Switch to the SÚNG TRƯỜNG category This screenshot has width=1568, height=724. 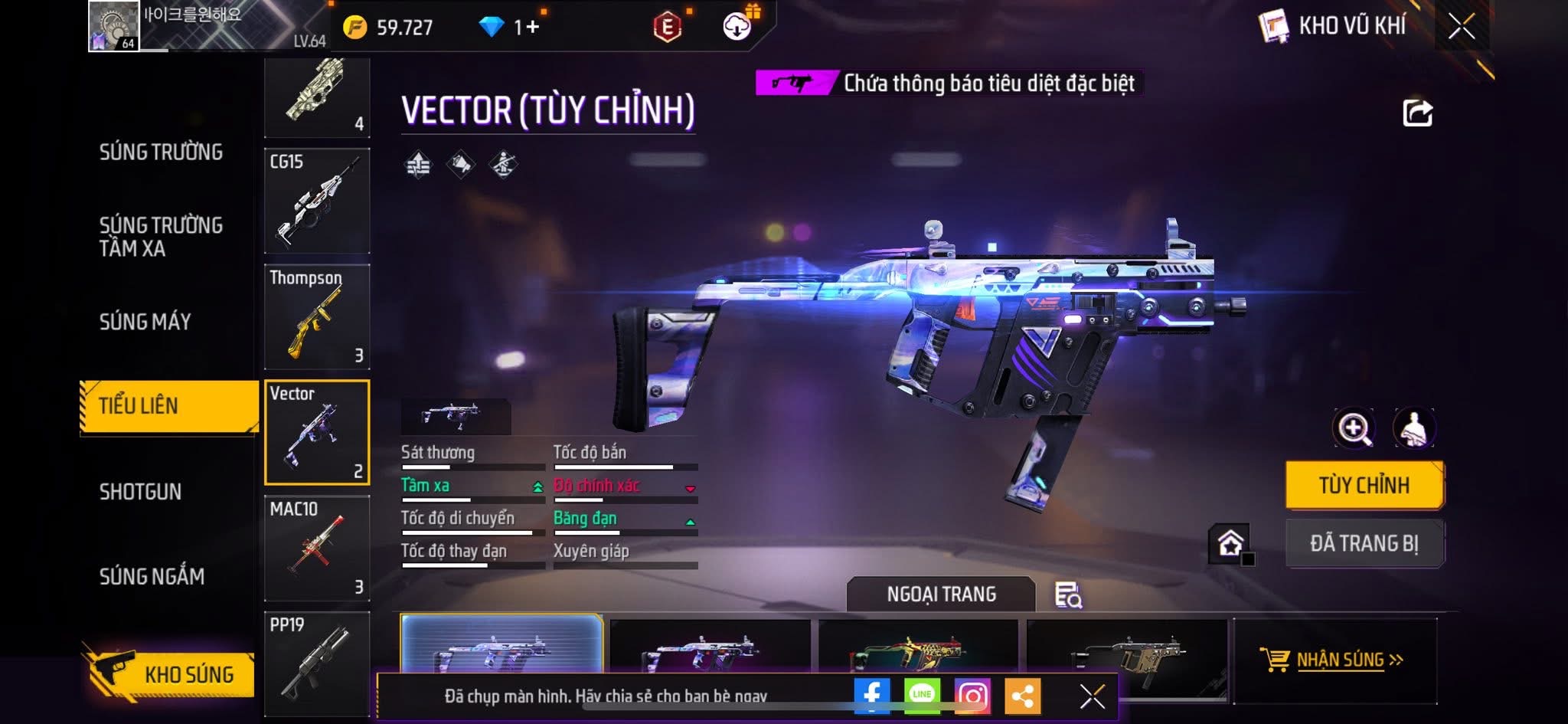coord(161,152)
